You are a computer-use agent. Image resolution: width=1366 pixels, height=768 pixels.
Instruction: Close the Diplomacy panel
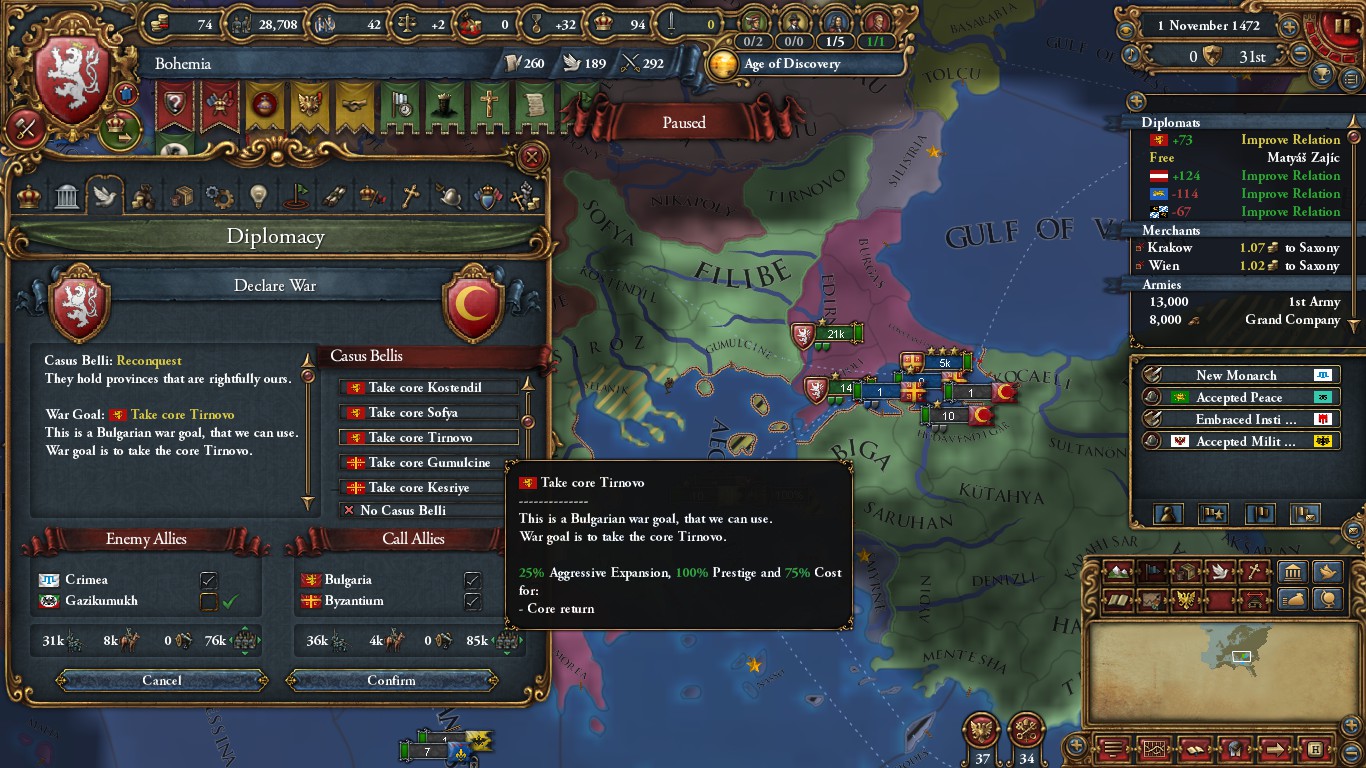[532, 157]
